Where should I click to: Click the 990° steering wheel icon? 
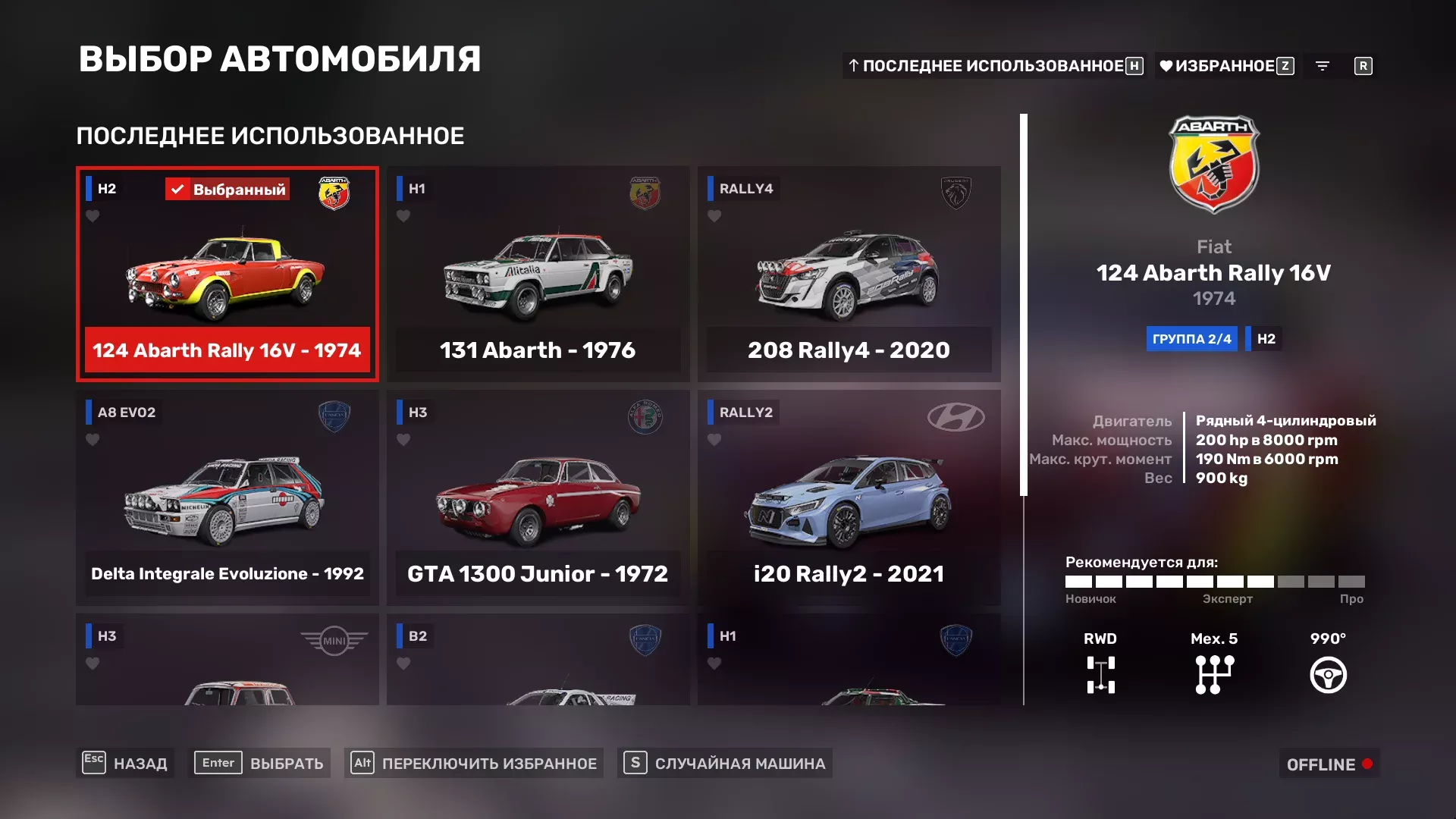[1328, 673]
